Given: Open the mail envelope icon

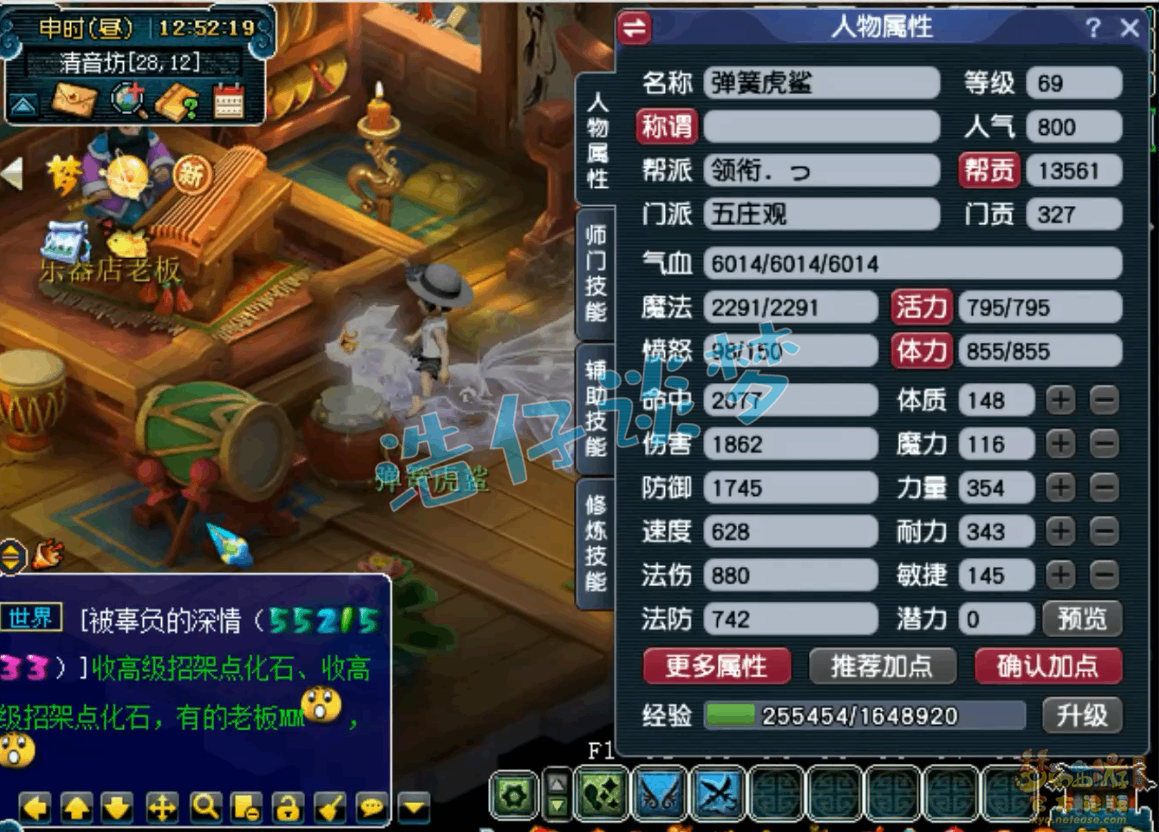Looking at the screenshot, I should (x=75, y=101).
